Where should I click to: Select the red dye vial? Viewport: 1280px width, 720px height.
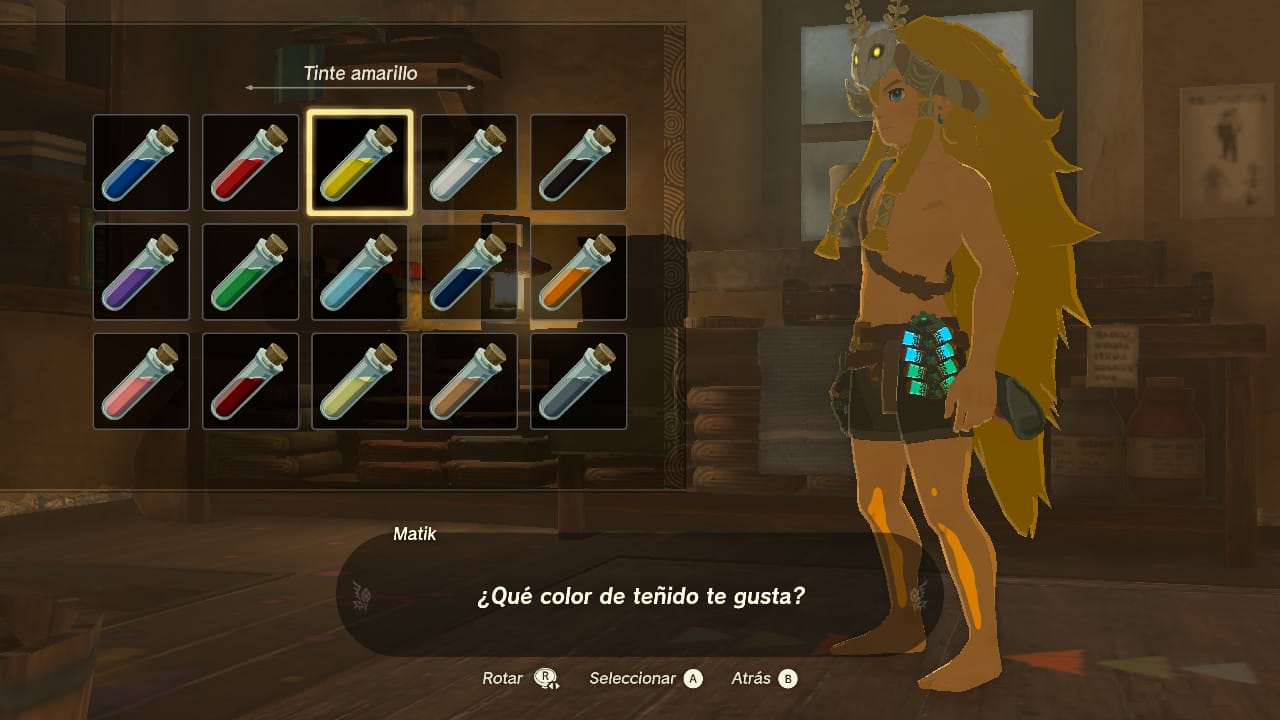250,164
